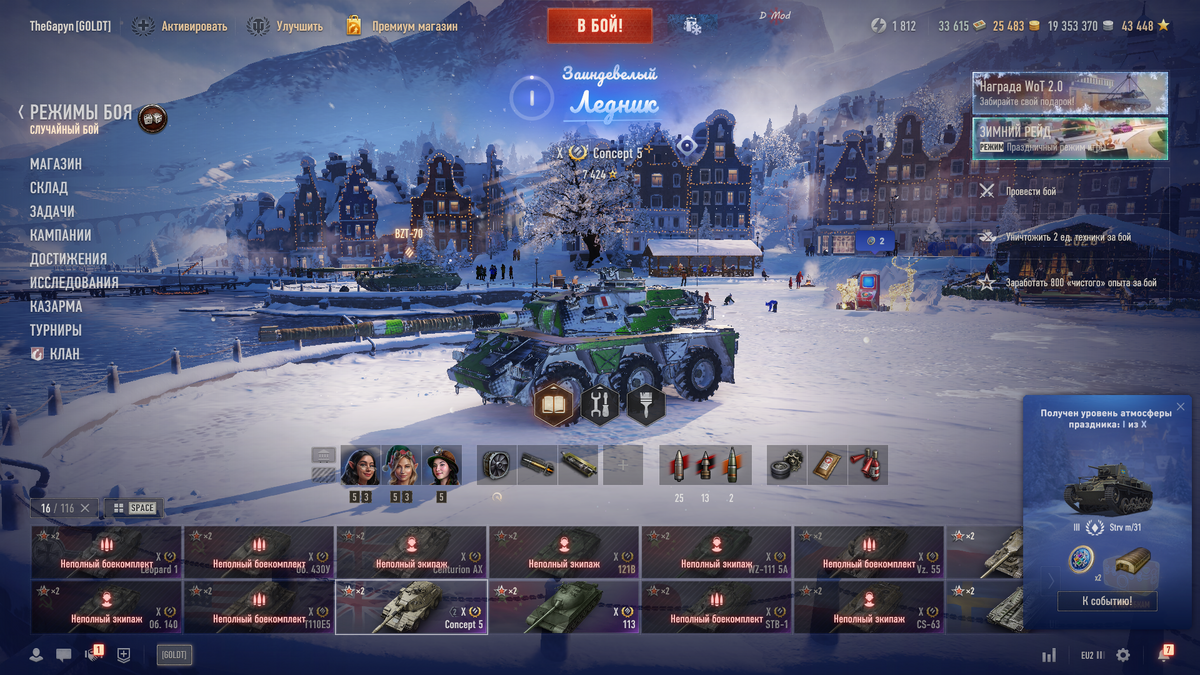Start battle with the В БОЙ! button
1200x675 pixels.
click(x=599, y=25)
